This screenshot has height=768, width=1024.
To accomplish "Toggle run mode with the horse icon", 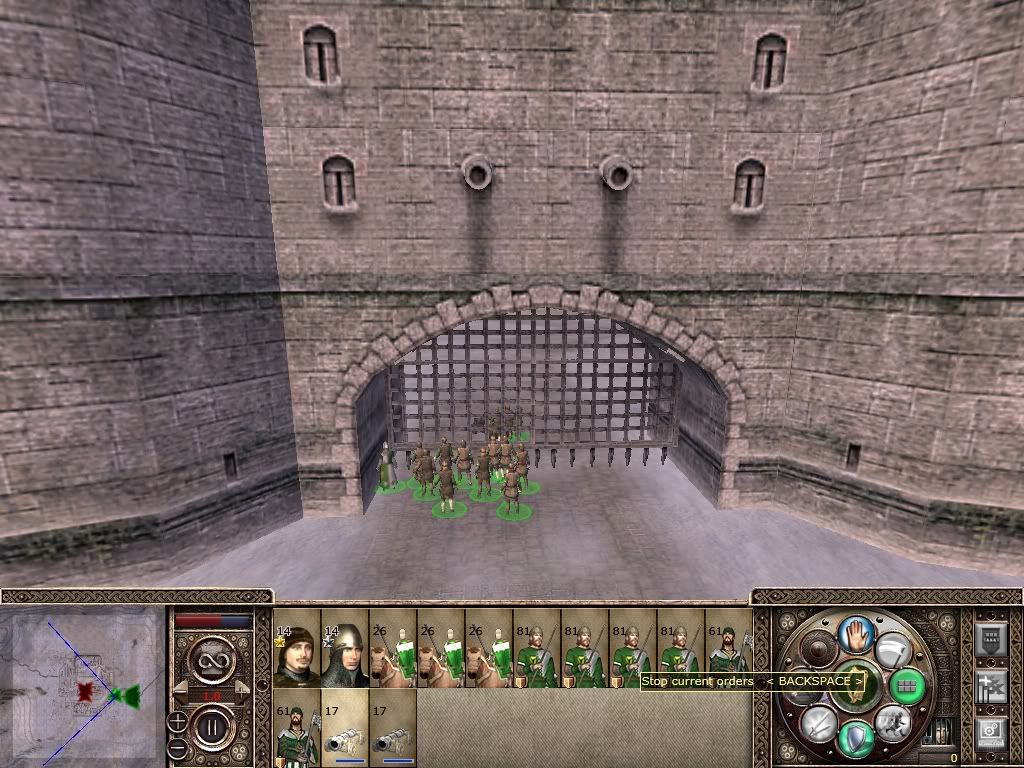I will coord(892,723).
